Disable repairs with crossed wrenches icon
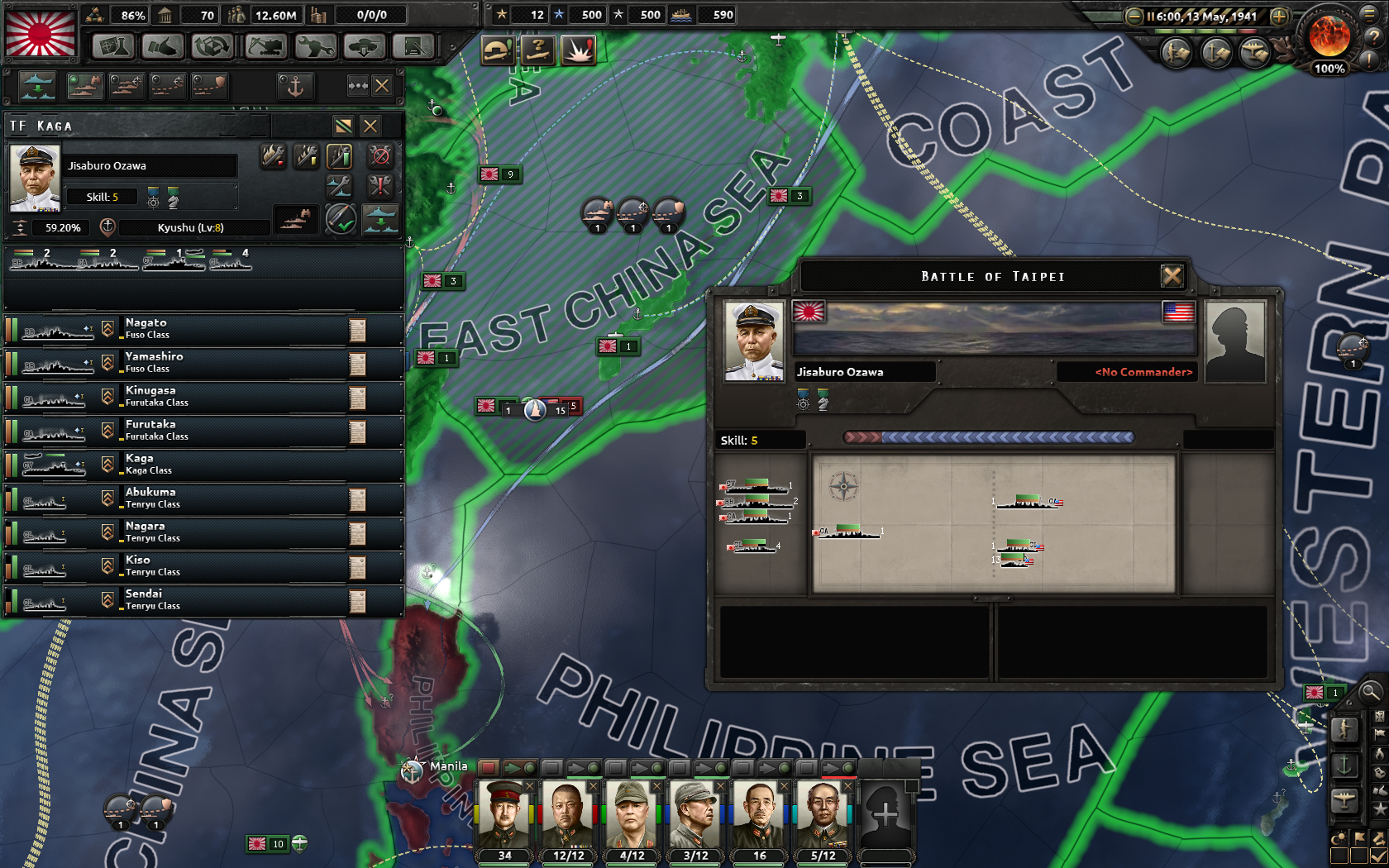 click(381, 156)
